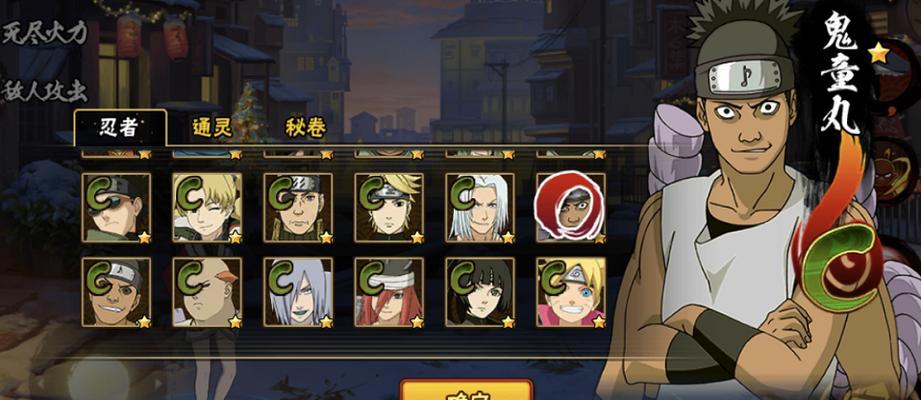Screen dimensions: 921x400
Task: Select the bald ninja with an orange mohawk
Action: click(207, 292)
